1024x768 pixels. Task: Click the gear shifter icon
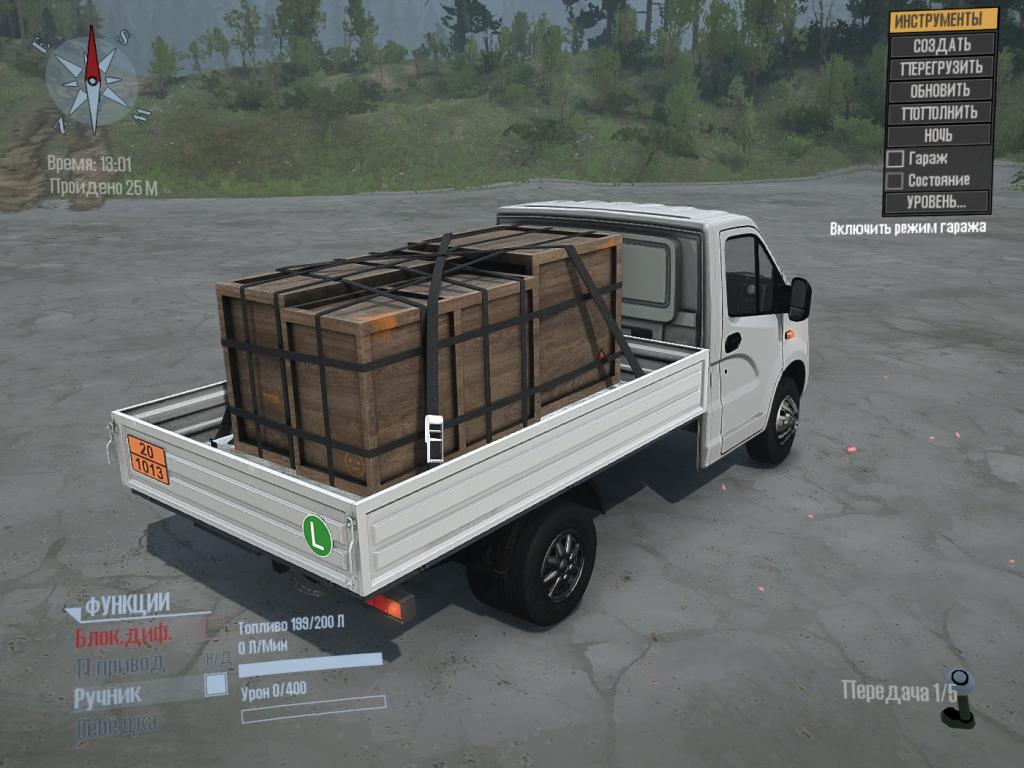959,698
